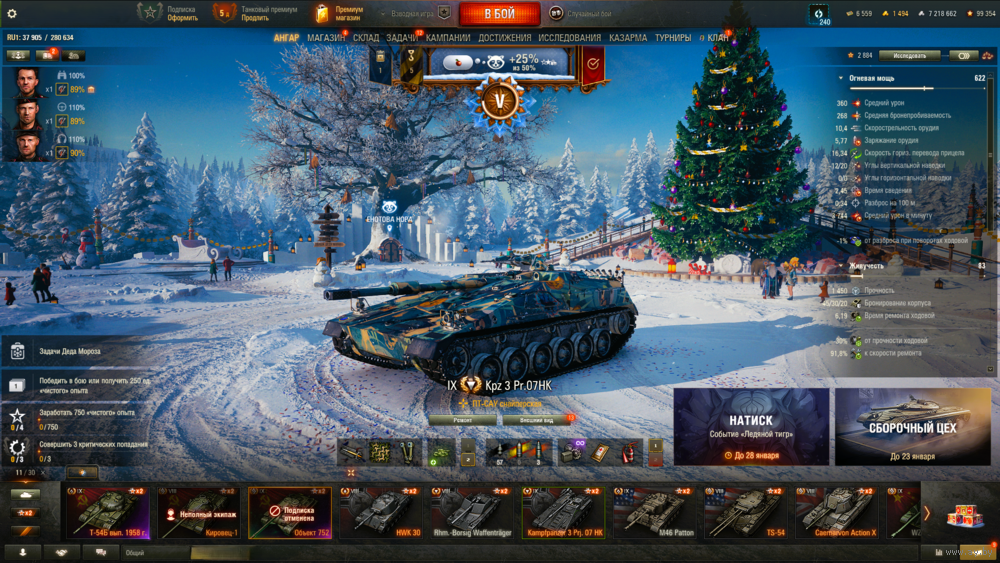Go to the ЗАДАЧИ tab
1000x563 pixels.
point(402,38)
